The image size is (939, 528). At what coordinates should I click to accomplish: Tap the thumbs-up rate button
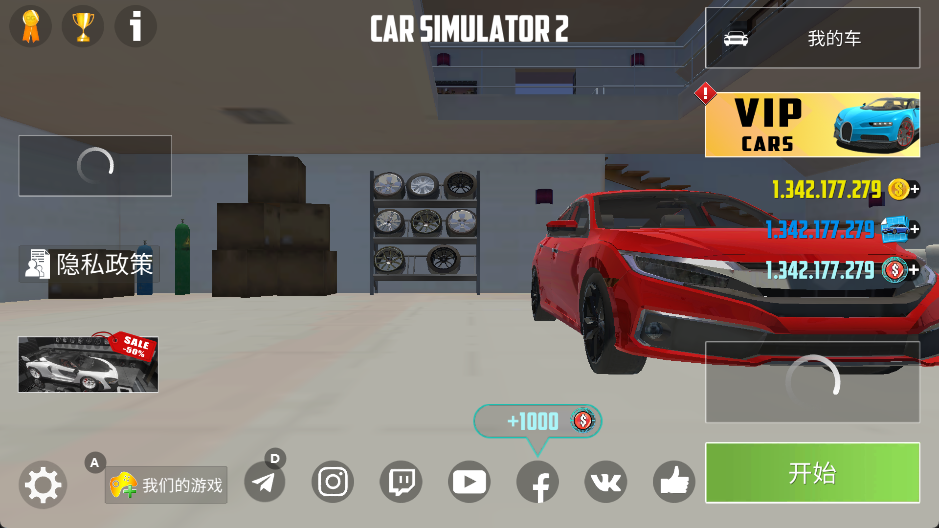coord(674,483)
